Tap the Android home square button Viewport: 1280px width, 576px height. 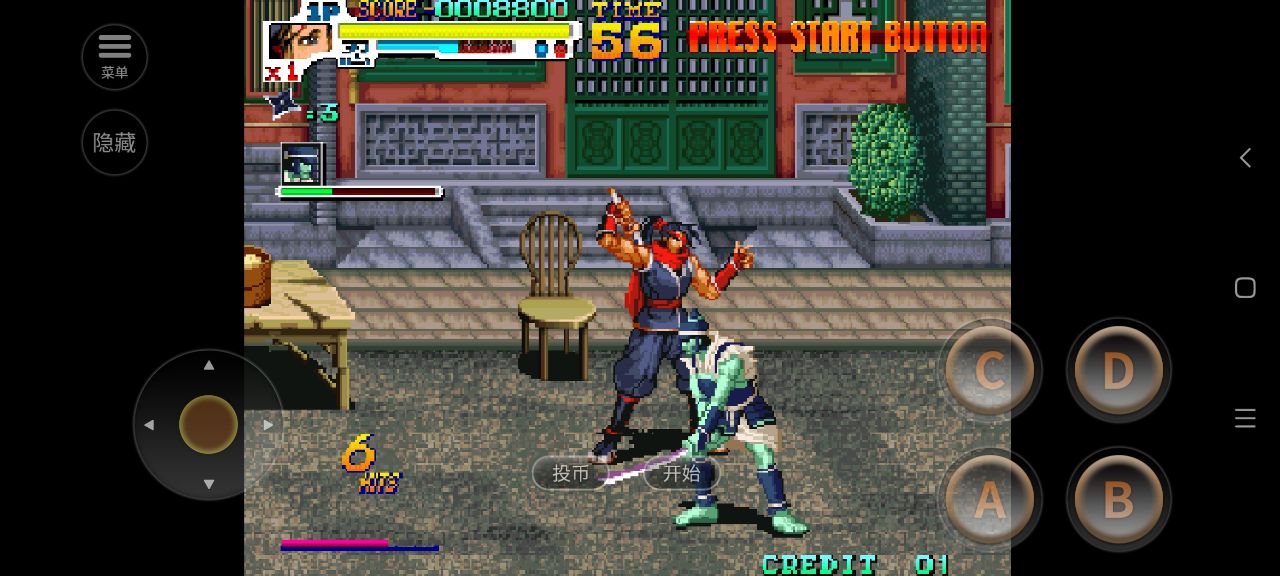point(1245,288)
